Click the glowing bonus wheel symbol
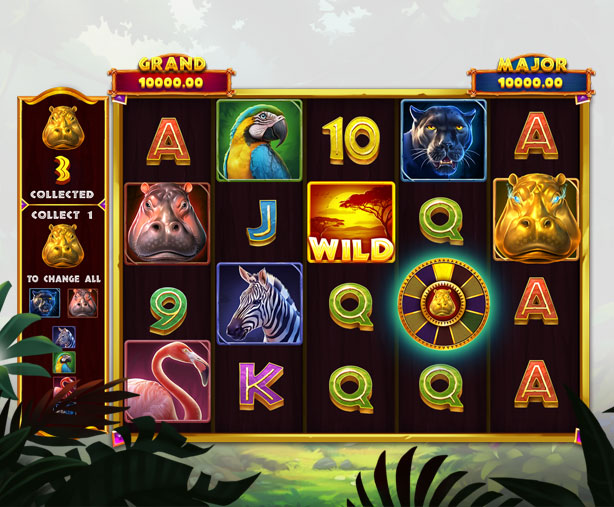Image resolution: width=614 pixels, height=507 pixels. point(443,302)
